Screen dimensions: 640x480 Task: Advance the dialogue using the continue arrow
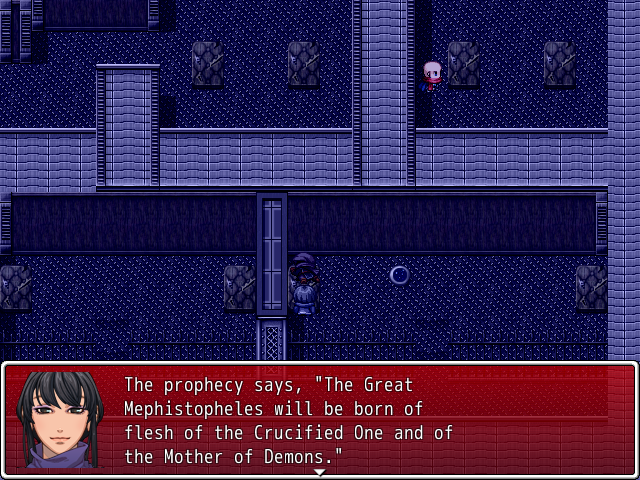[x=320, y=471]
